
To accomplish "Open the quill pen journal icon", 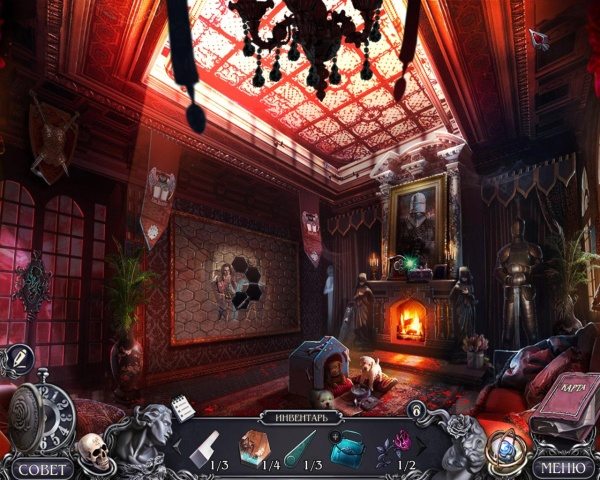I will (x=19, y=357).
